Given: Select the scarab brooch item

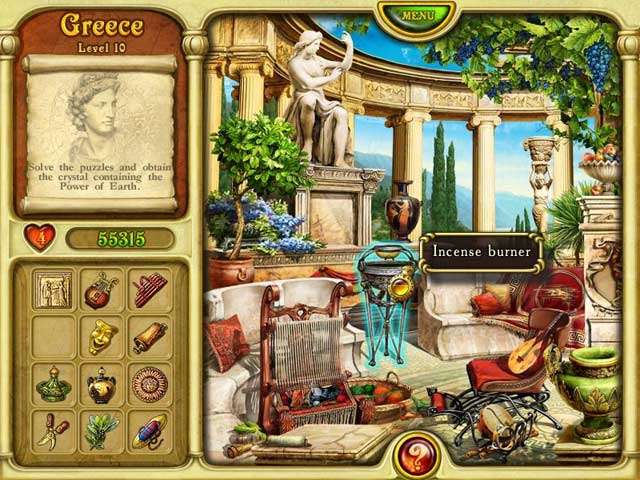Looking at the screenshot, I should (150, 431).
